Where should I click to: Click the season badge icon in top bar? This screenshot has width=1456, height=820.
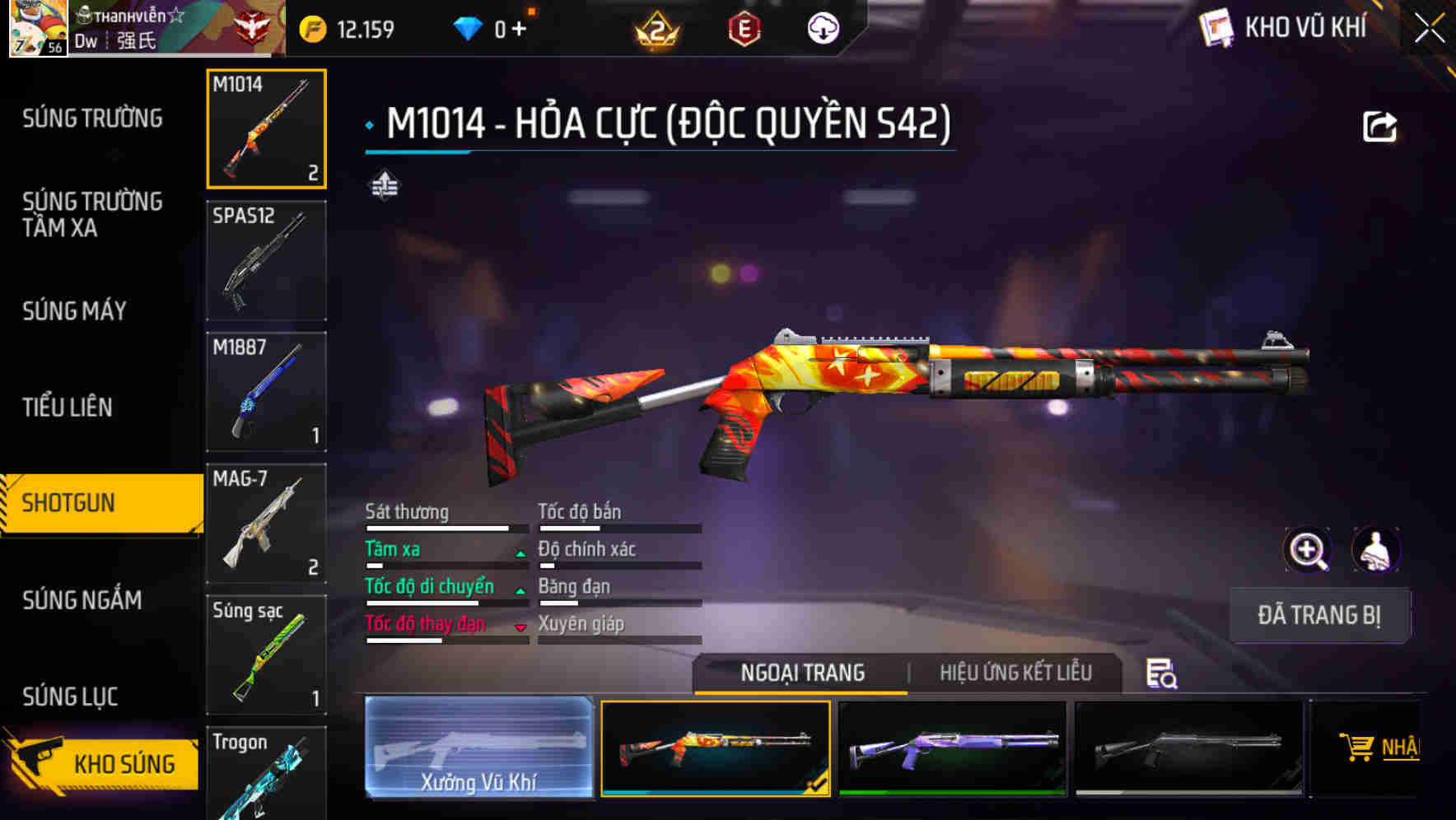659,26
